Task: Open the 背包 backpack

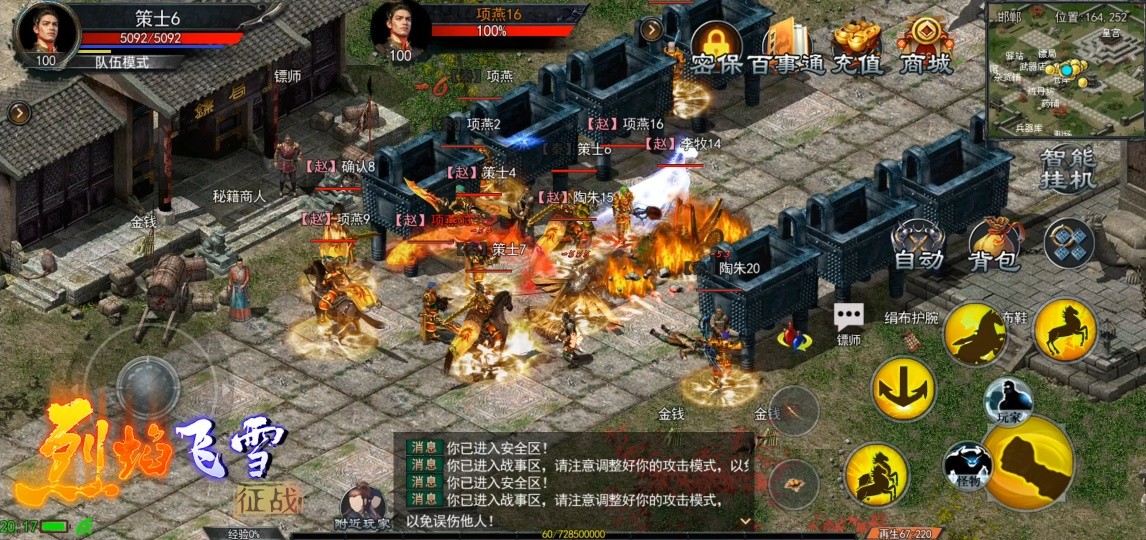Action: click(x=994, y=245)
